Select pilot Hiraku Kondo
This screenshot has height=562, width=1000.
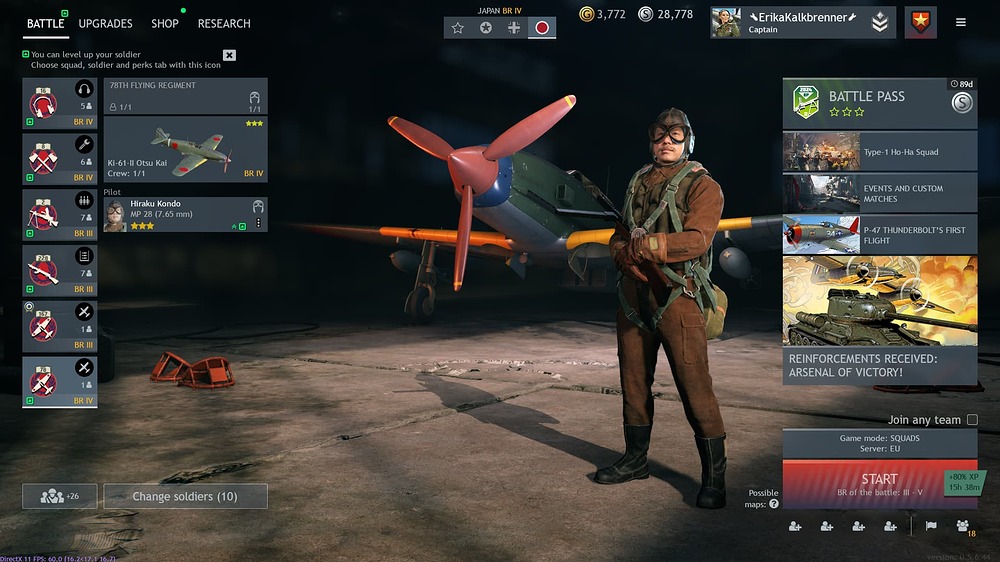pyautogui.click(x=180, y=215)
